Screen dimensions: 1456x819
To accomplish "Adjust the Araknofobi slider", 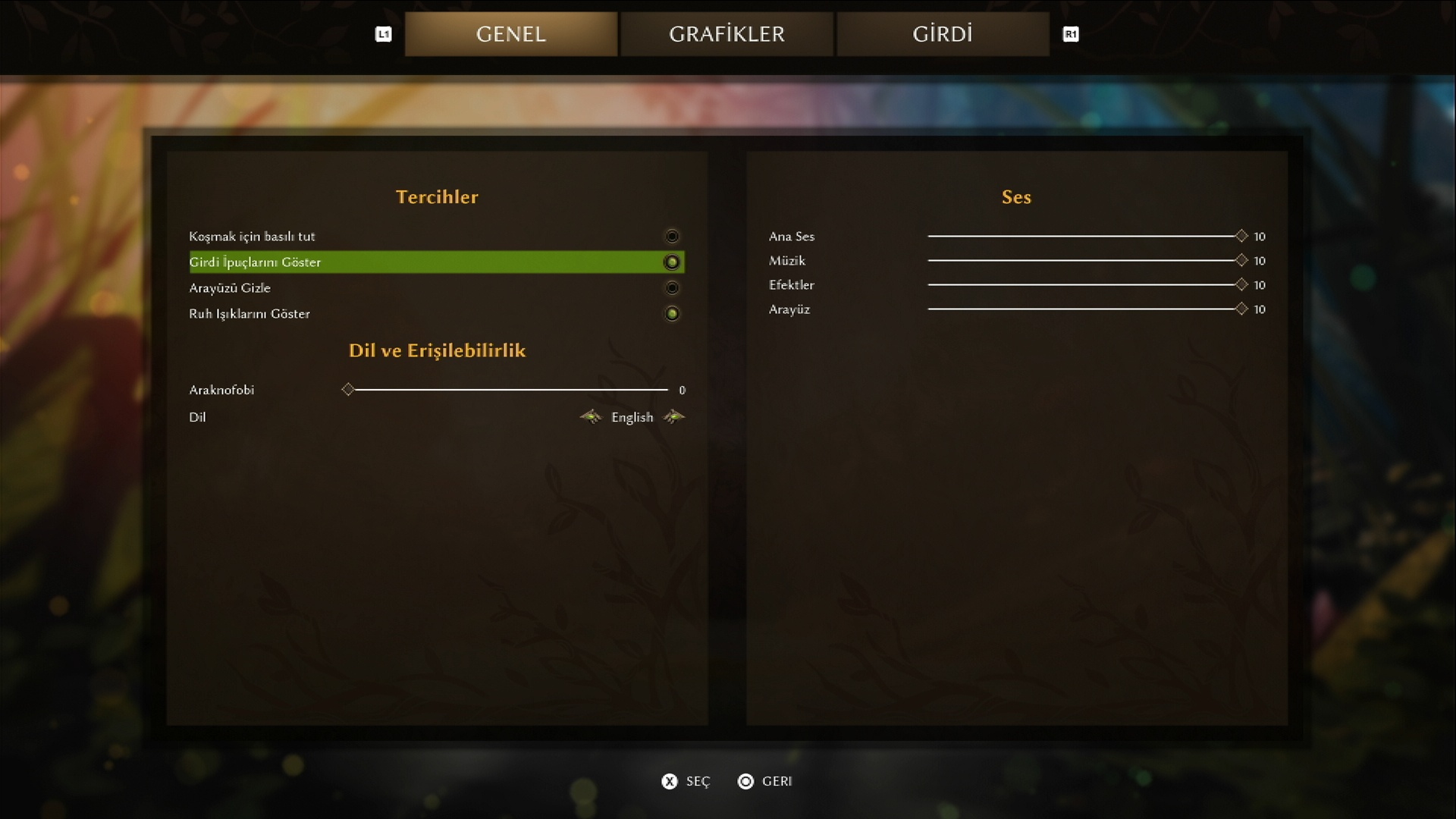I will tap(348, 390).
